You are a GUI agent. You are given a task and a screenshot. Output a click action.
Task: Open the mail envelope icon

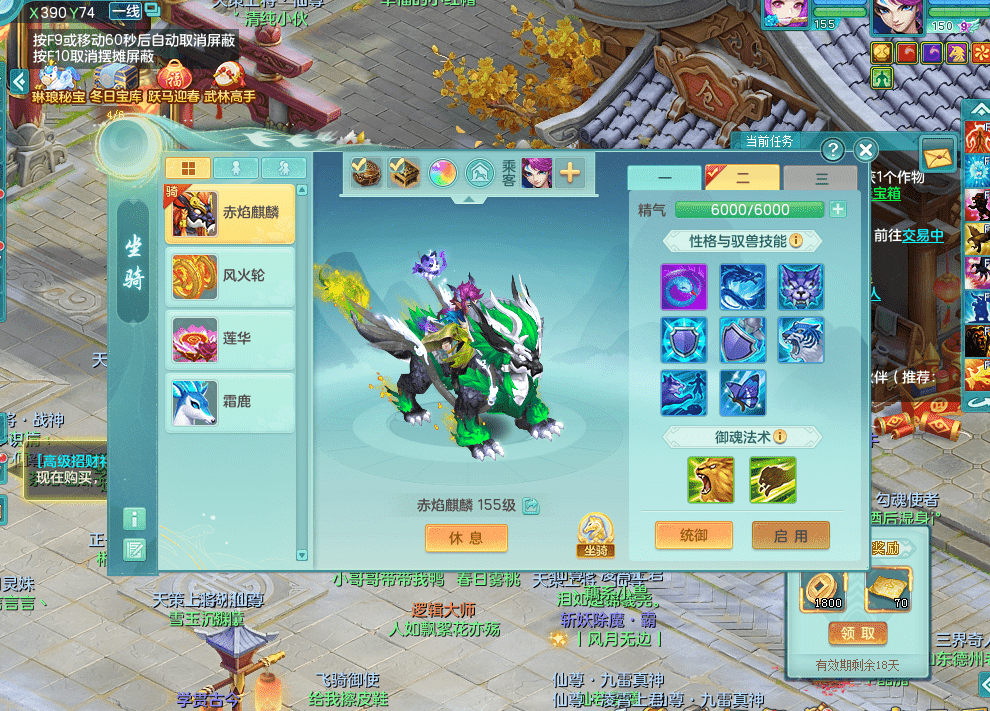point(938,156)
